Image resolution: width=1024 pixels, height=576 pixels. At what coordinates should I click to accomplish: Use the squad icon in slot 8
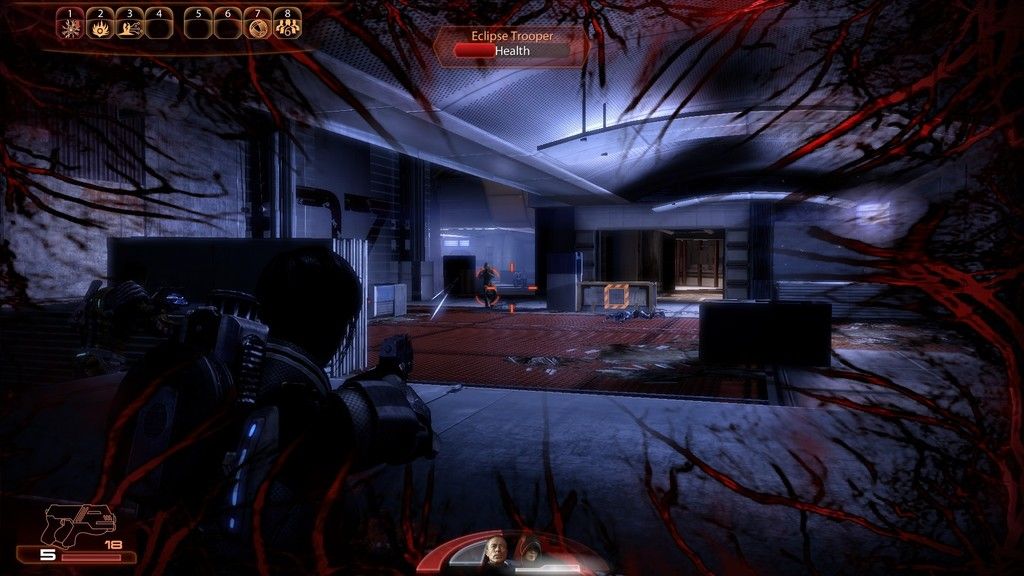286,27
